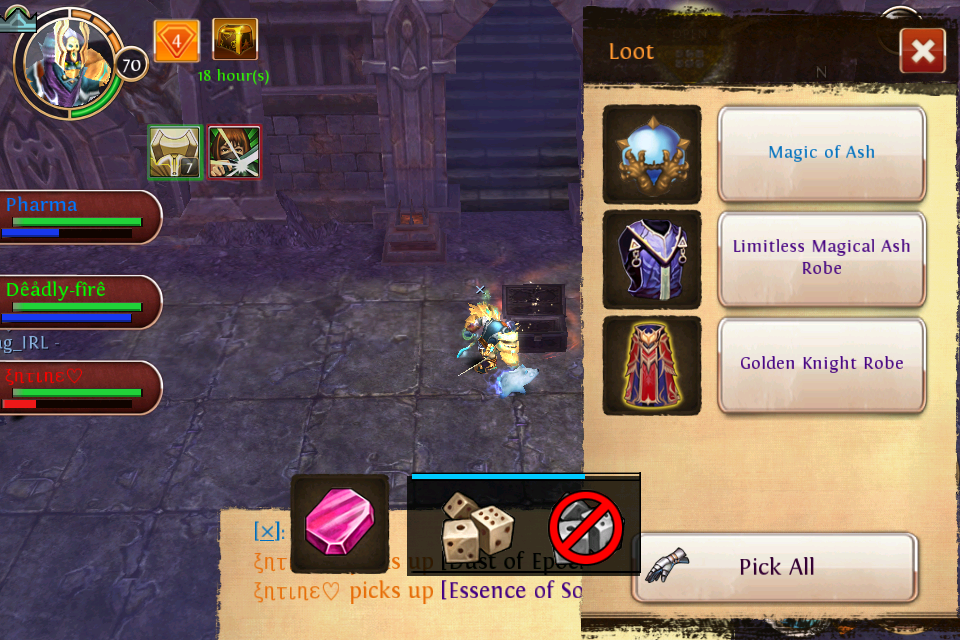Check the hooded archer buff icon
This screenshot has height=640, width=960.
234,152
